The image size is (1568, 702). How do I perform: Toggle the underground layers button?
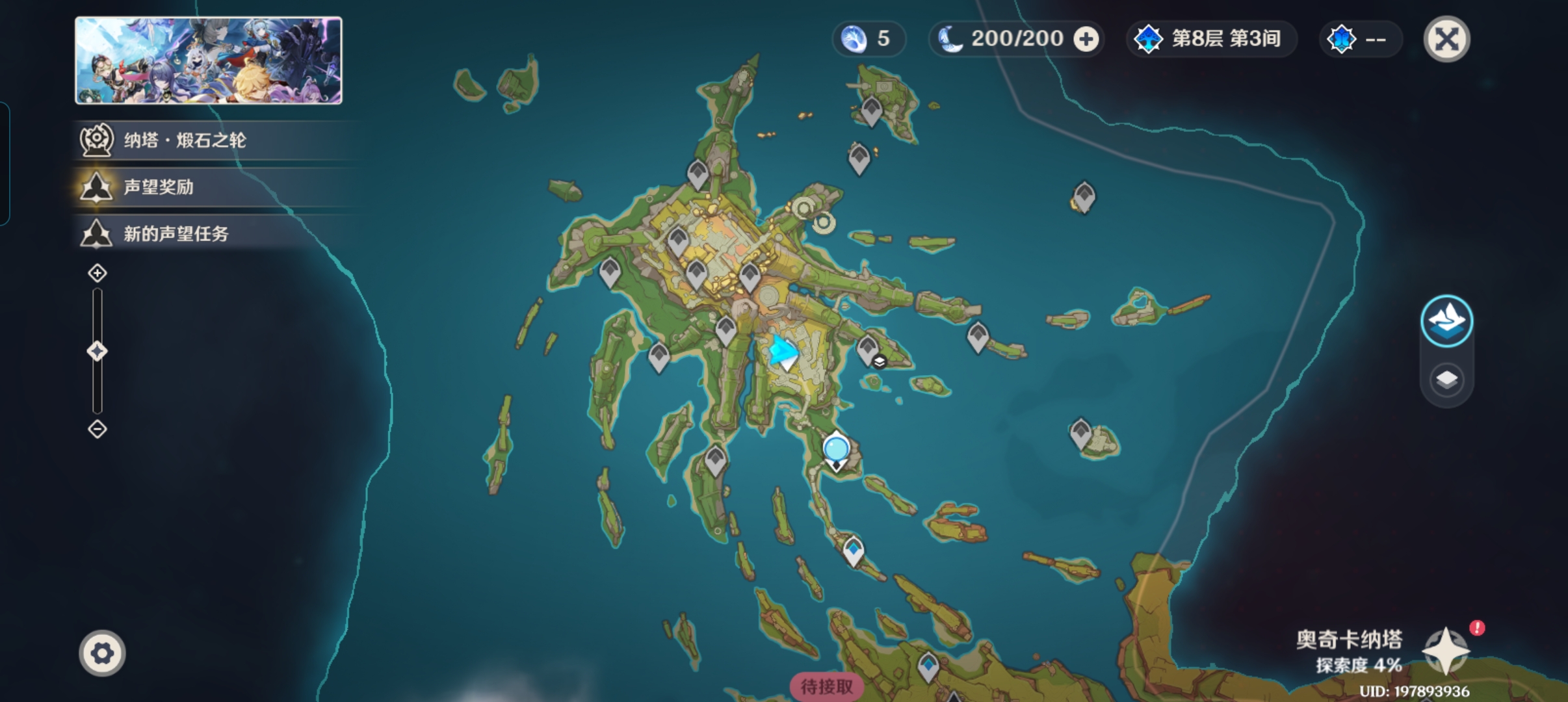[1446, 380]
